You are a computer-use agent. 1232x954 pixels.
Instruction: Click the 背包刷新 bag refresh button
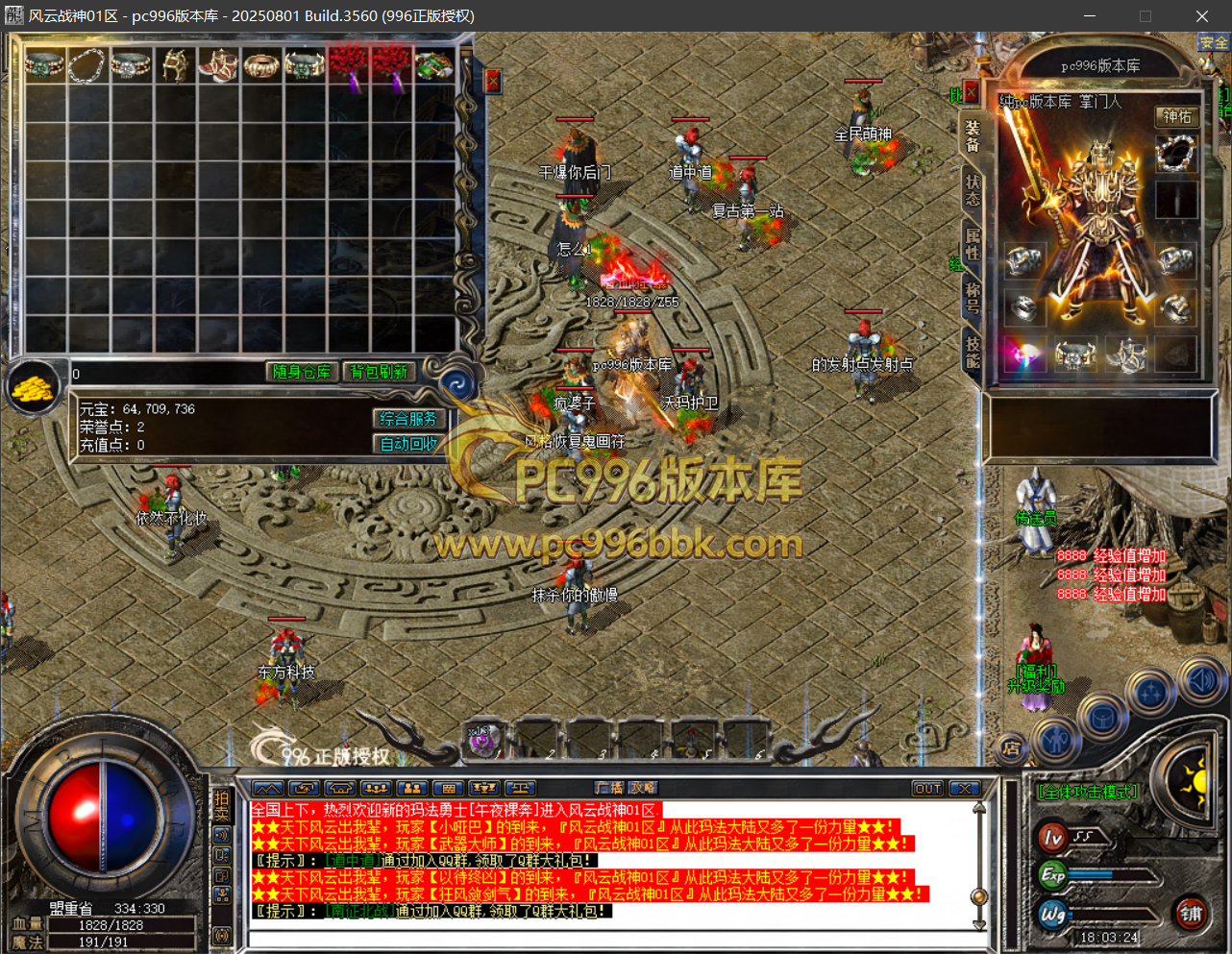[379, 372]
